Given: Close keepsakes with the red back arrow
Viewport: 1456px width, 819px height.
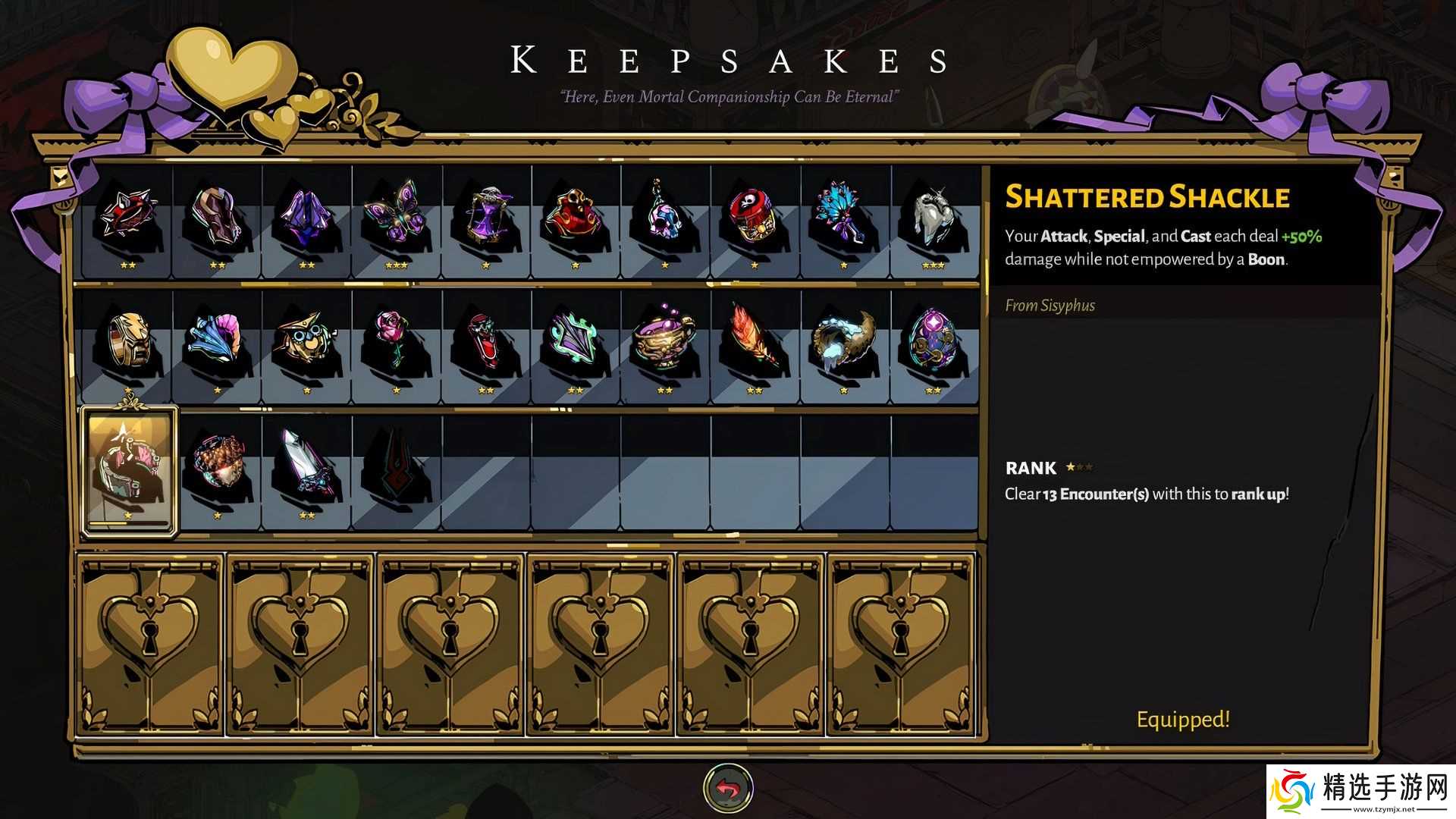Looking at the screenshot, I should [x=728, y=789].
